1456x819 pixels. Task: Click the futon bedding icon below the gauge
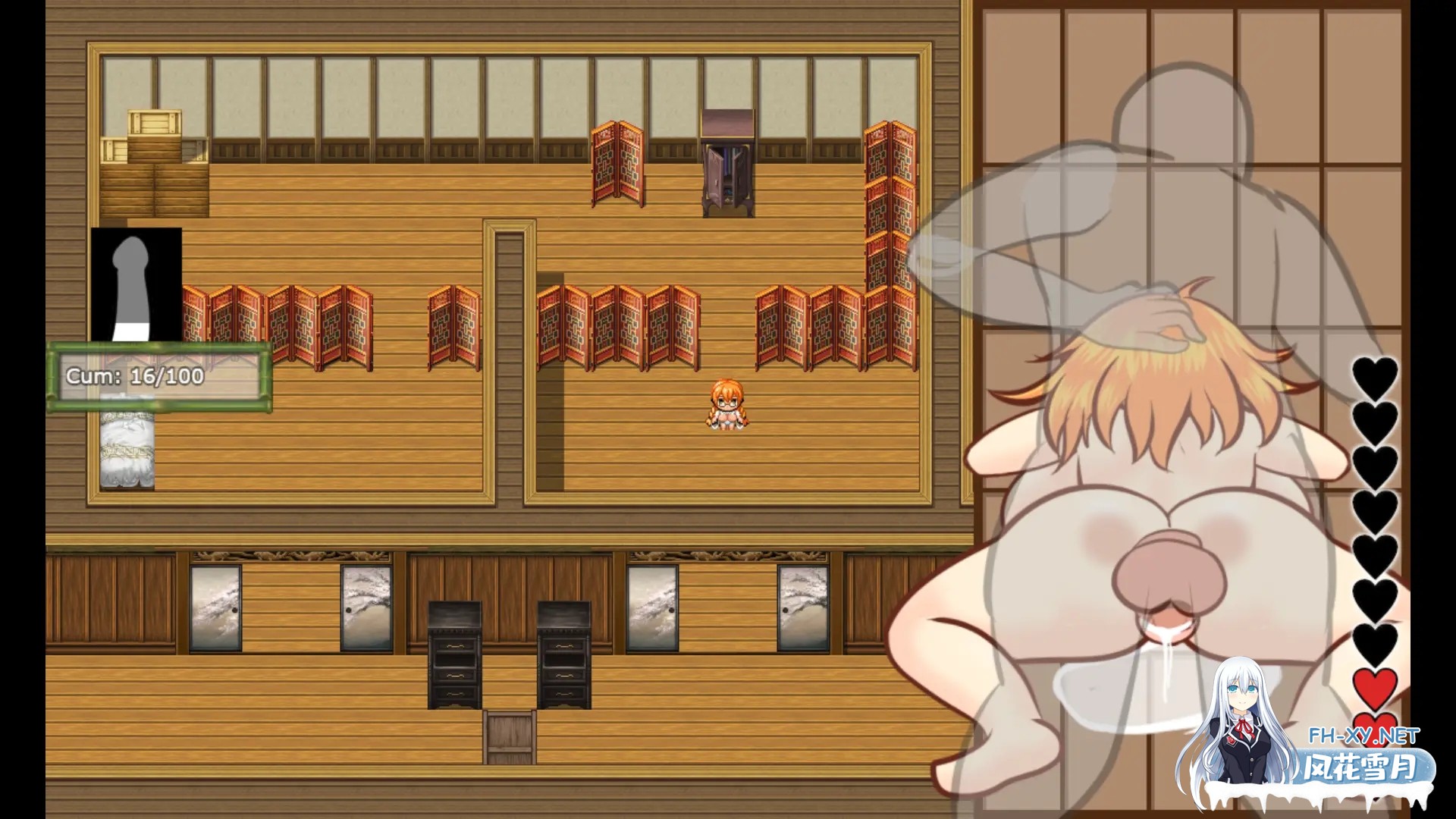tap(126, 451)
